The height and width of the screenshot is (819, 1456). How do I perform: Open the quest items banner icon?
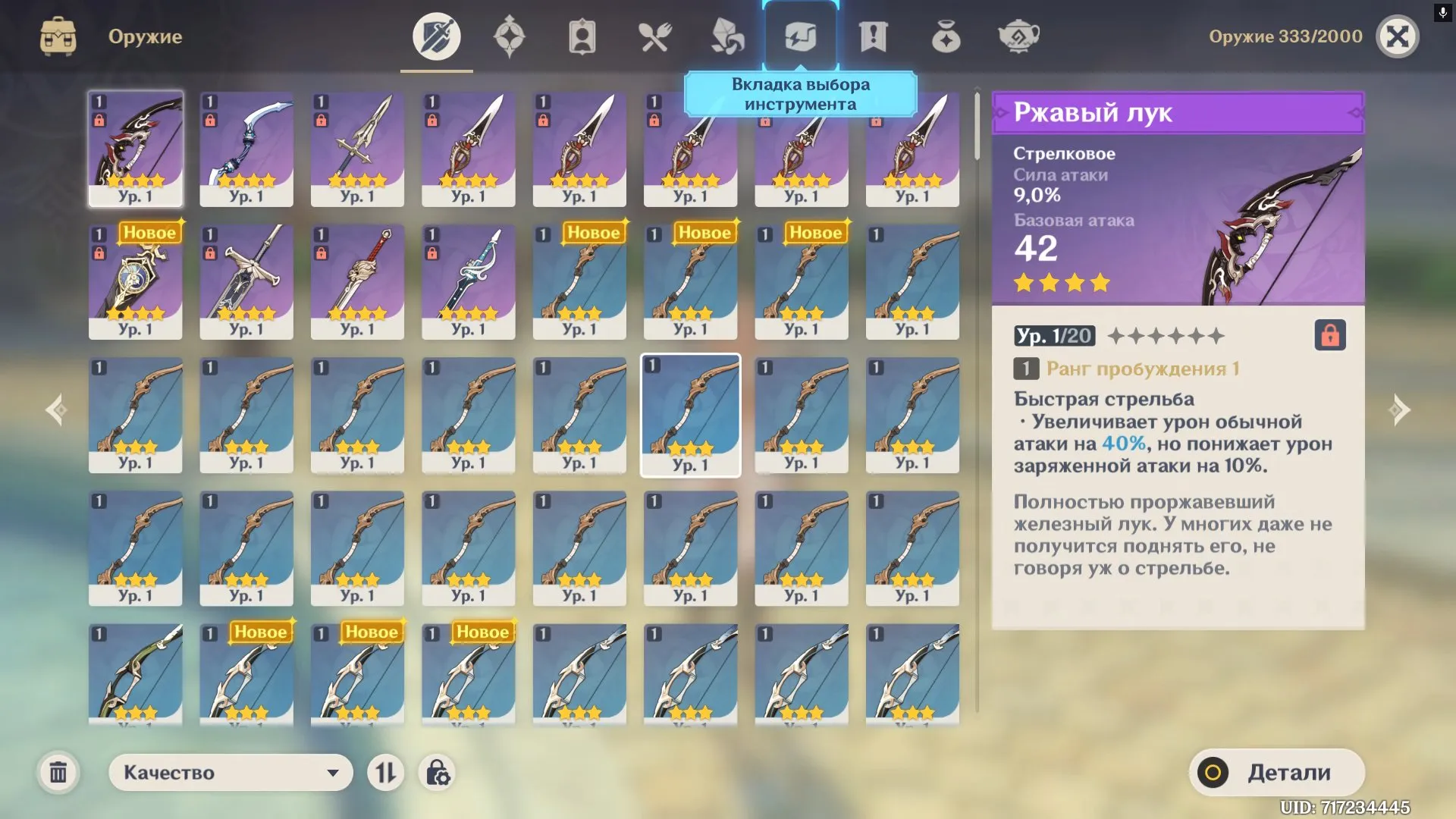tap(874, 34)
